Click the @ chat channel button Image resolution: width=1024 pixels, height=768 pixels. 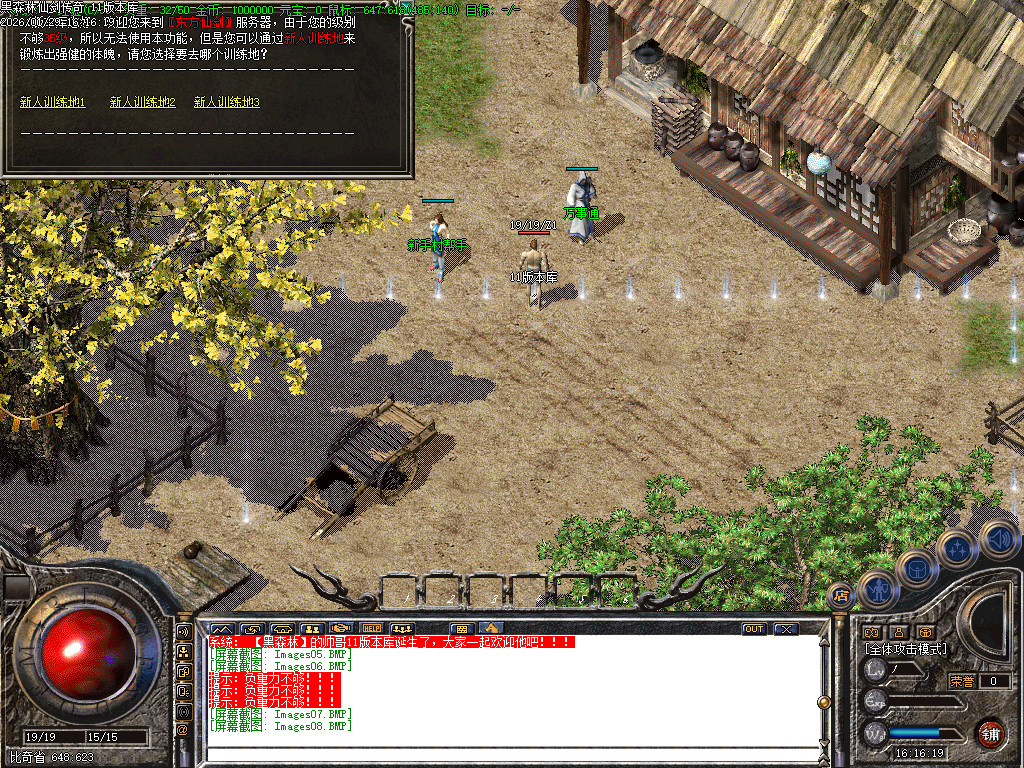(x=184, y=730)
